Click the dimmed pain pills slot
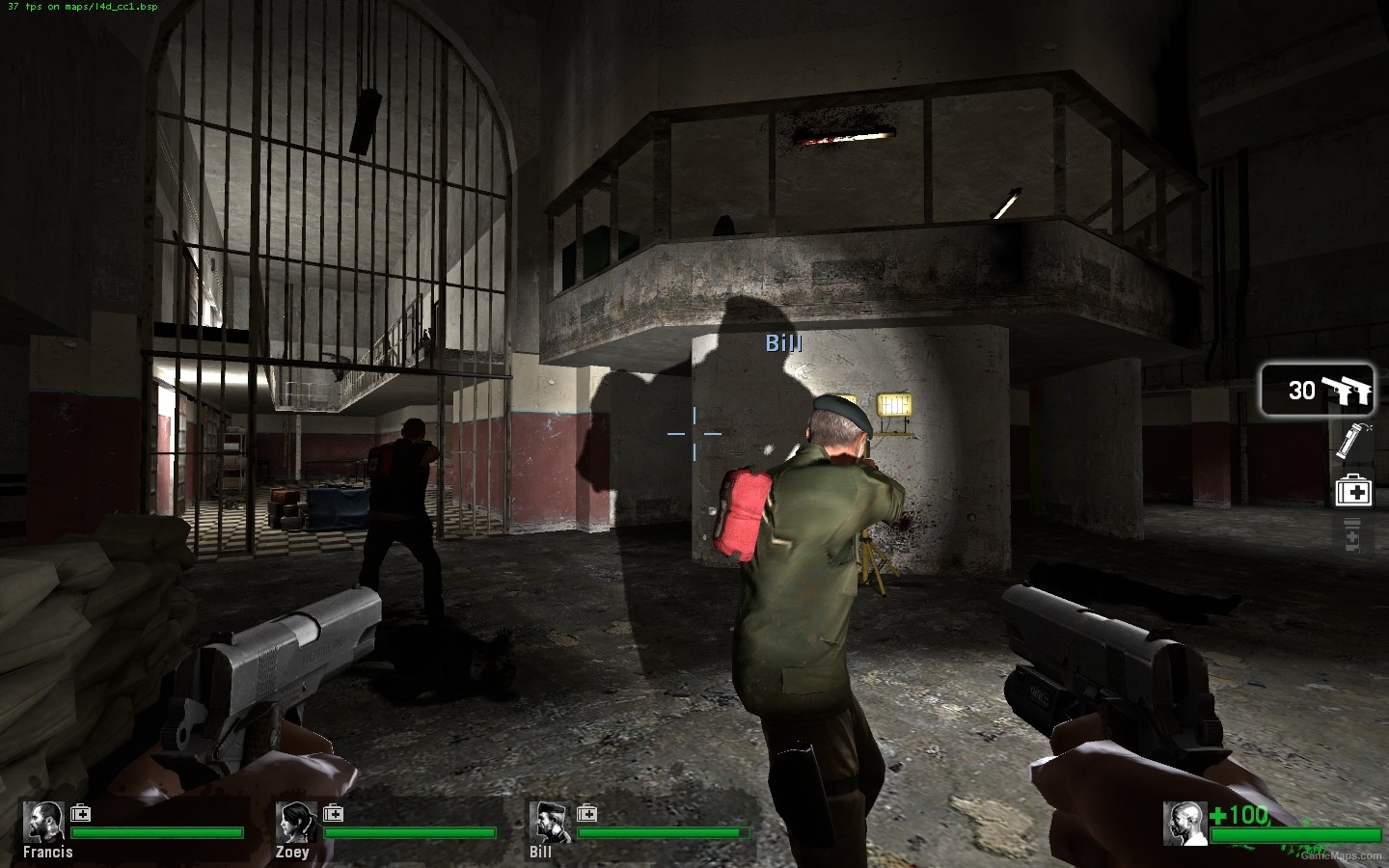The width and height of the screenshot is (1389, 868). [x=1352, y=535]
